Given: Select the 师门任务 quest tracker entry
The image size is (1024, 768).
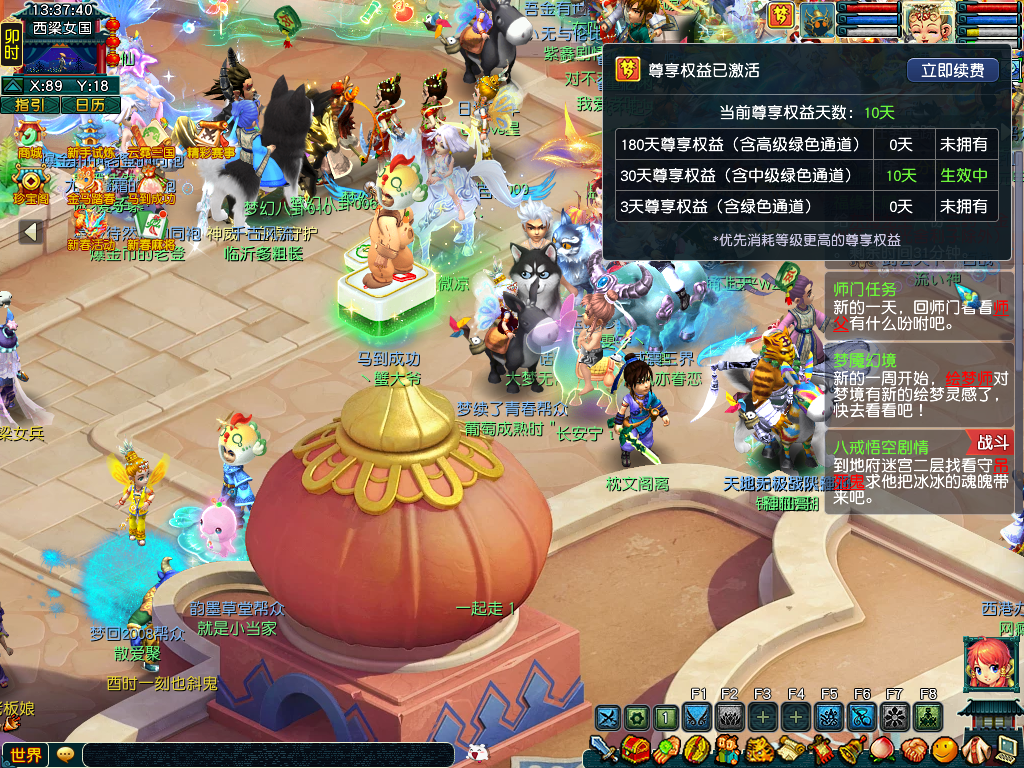Looking at the screenshot, I should point(864,289).
